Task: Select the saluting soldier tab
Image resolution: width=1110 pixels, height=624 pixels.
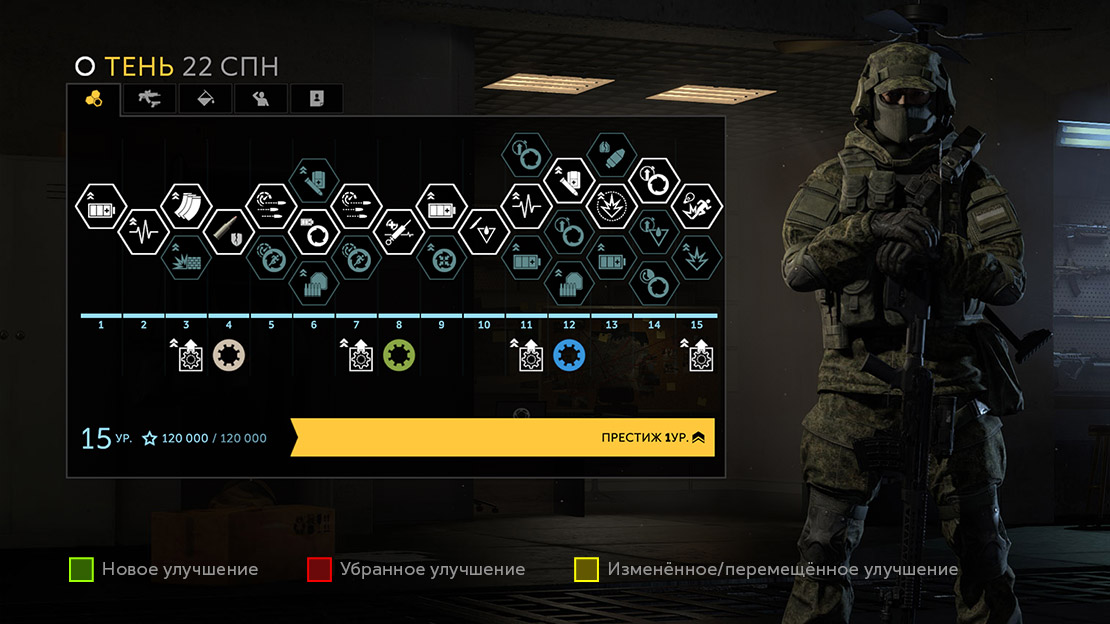Action: click(x=260, y=98)
